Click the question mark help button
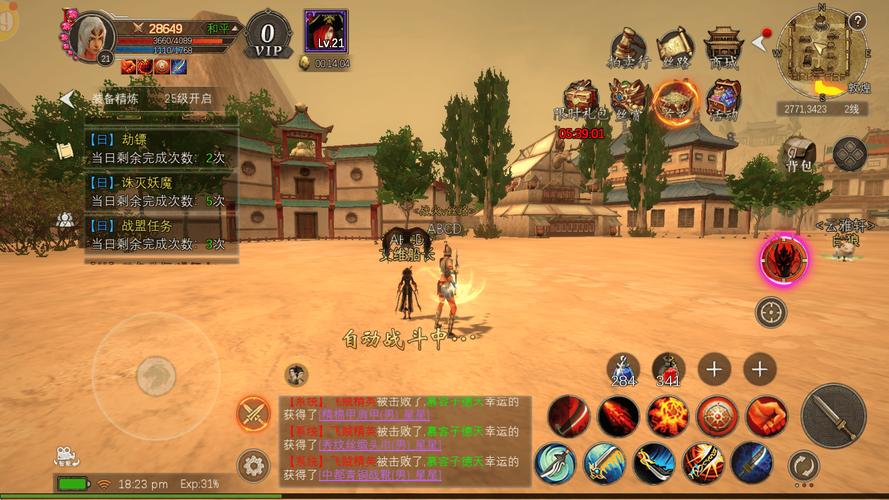This screenshot has height=500, width=889. pos(856,21)
